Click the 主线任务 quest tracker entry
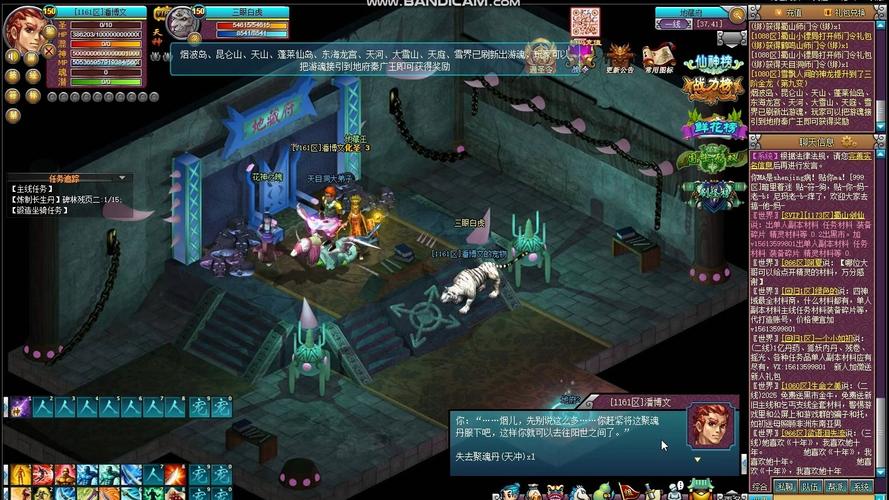This screenshot has width=889, height=500. [31, 189]
